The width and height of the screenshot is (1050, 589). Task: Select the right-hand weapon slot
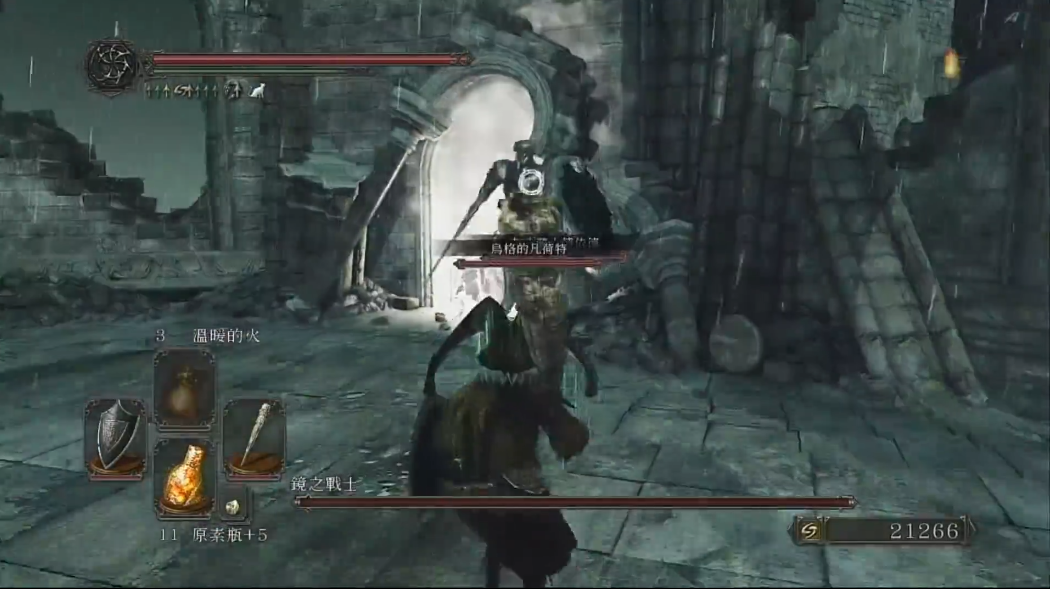[254, 439]
